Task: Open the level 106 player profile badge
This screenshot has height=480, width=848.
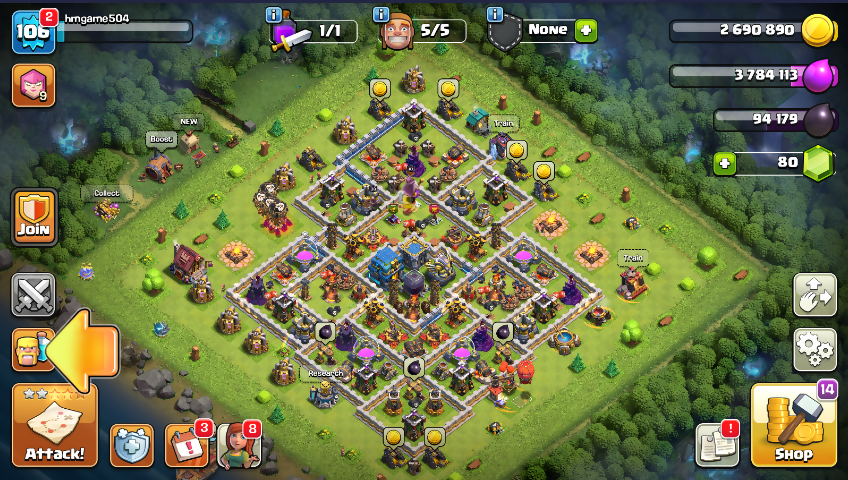Action: (33, 31)
